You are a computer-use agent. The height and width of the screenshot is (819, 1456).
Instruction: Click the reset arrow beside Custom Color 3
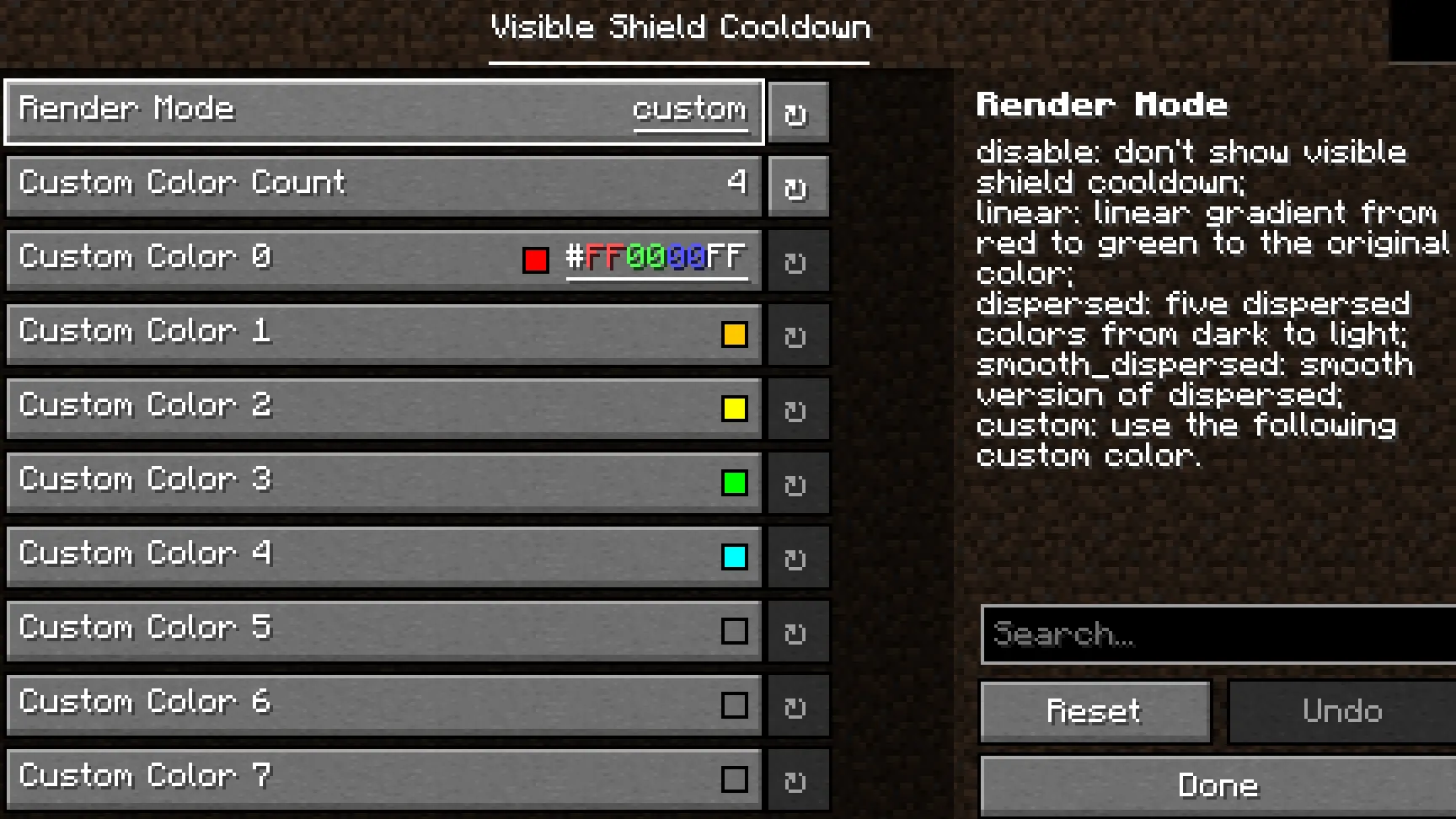point(797,483)
